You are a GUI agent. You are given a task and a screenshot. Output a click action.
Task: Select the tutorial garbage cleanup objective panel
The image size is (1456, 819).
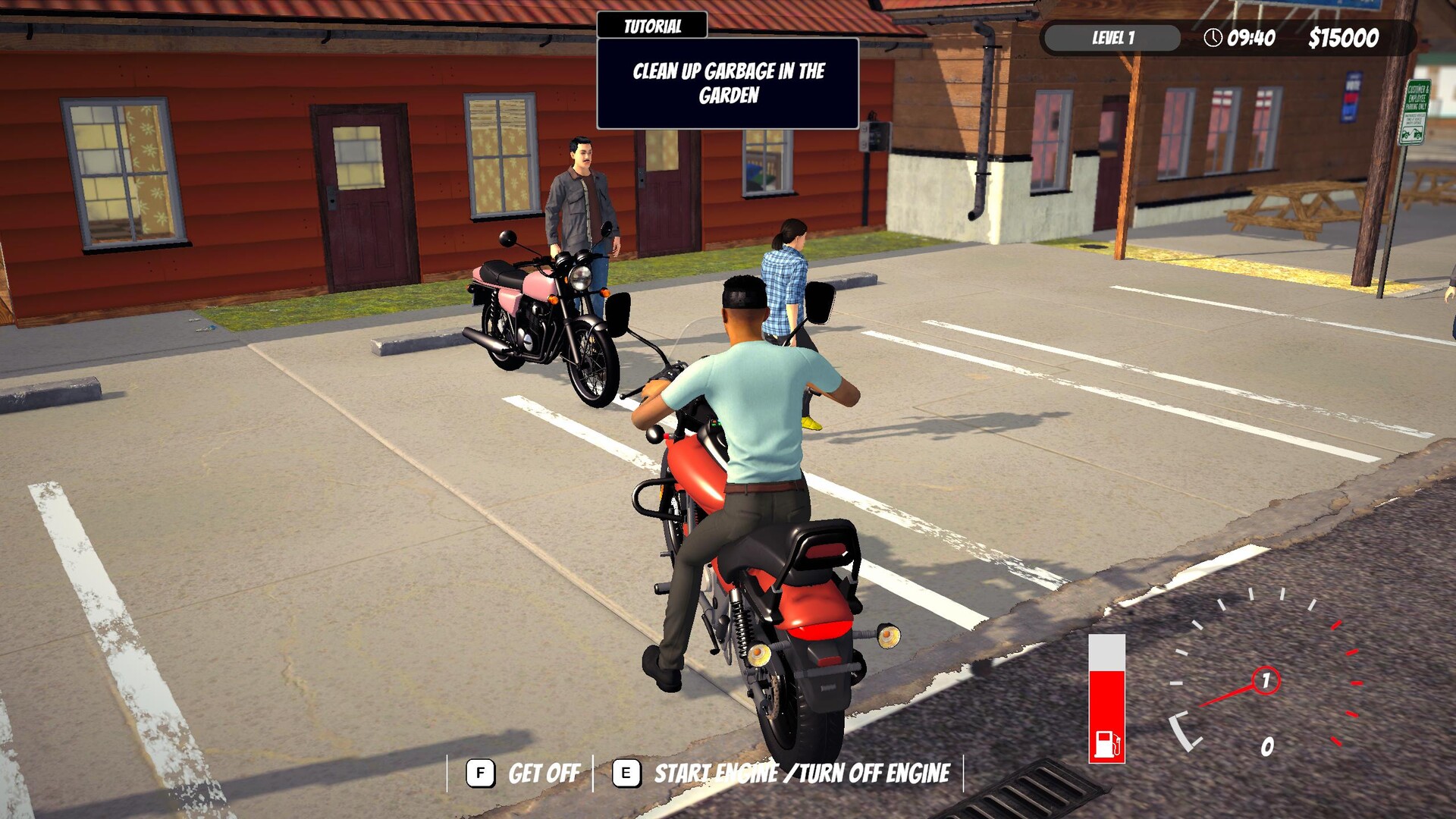pos(728,83)
